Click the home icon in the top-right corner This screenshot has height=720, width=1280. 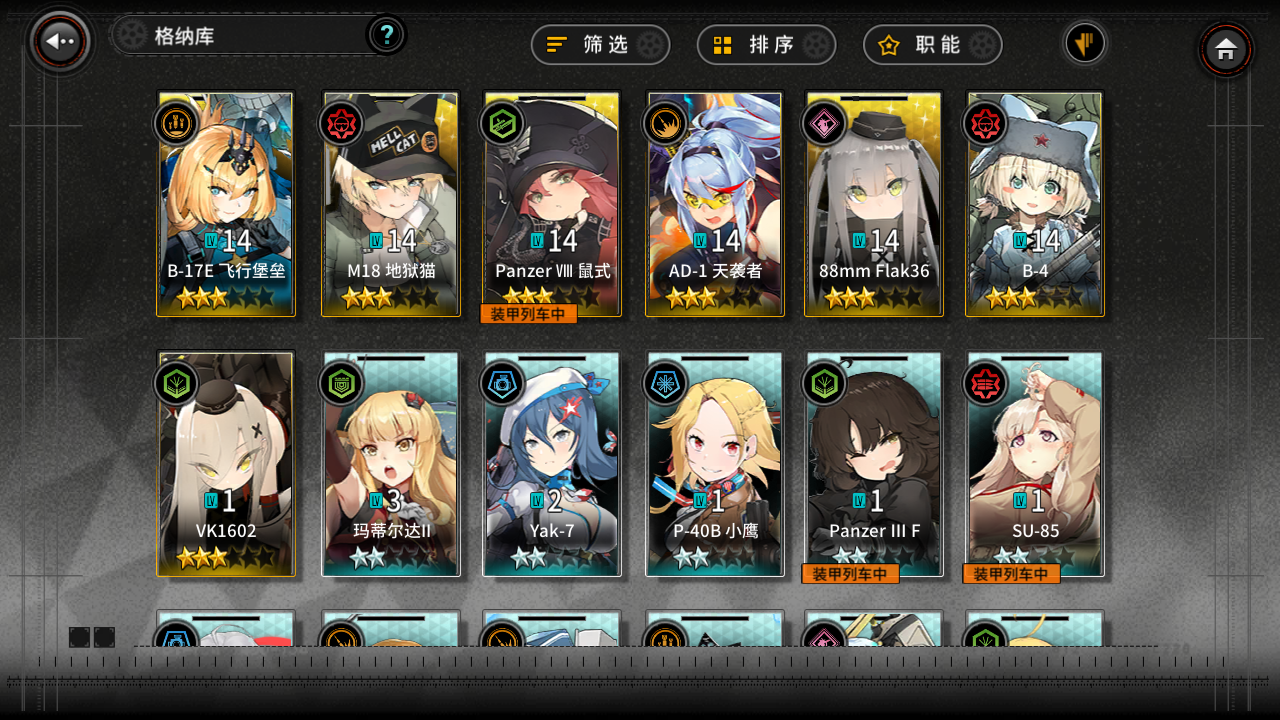click(x=1226, y=49)
